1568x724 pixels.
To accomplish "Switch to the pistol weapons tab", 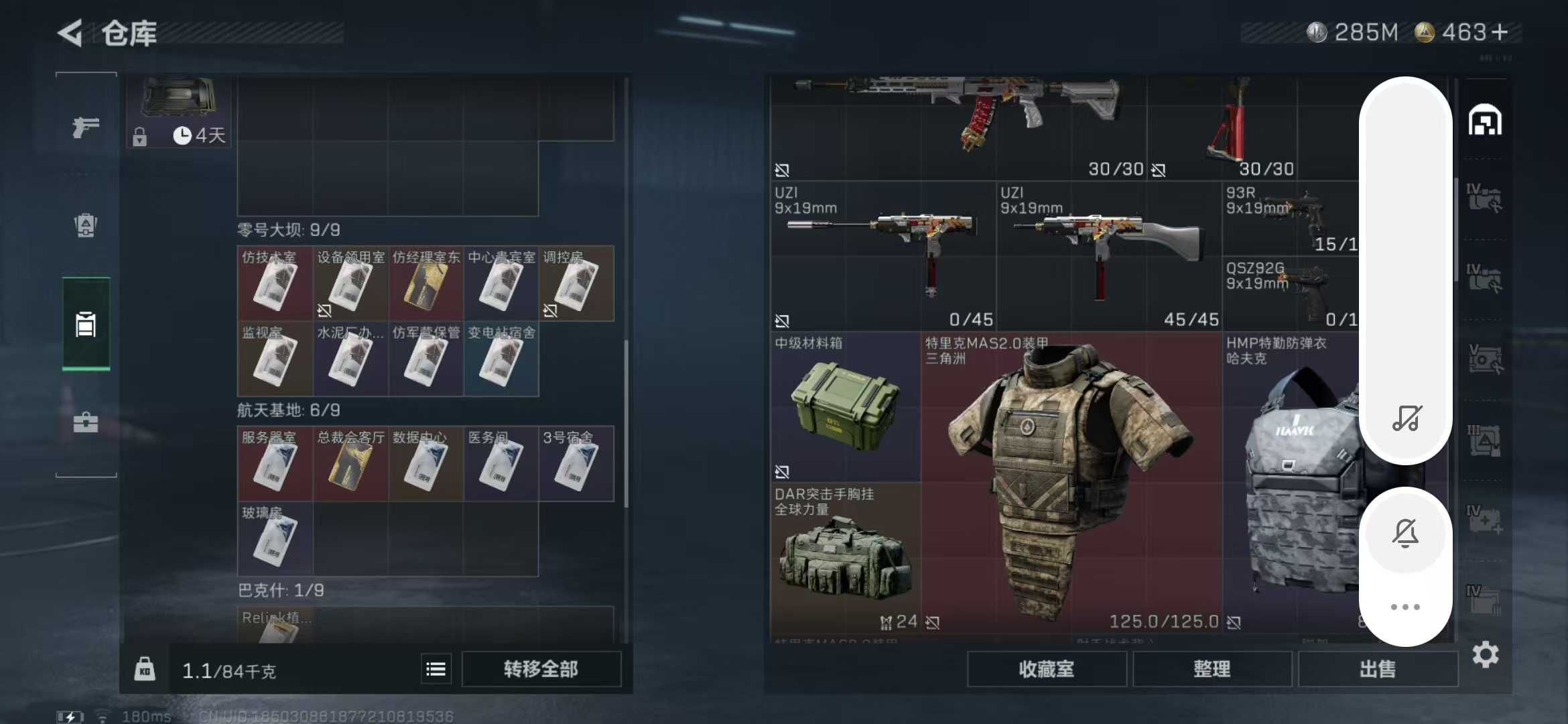I will coord(86,127).
